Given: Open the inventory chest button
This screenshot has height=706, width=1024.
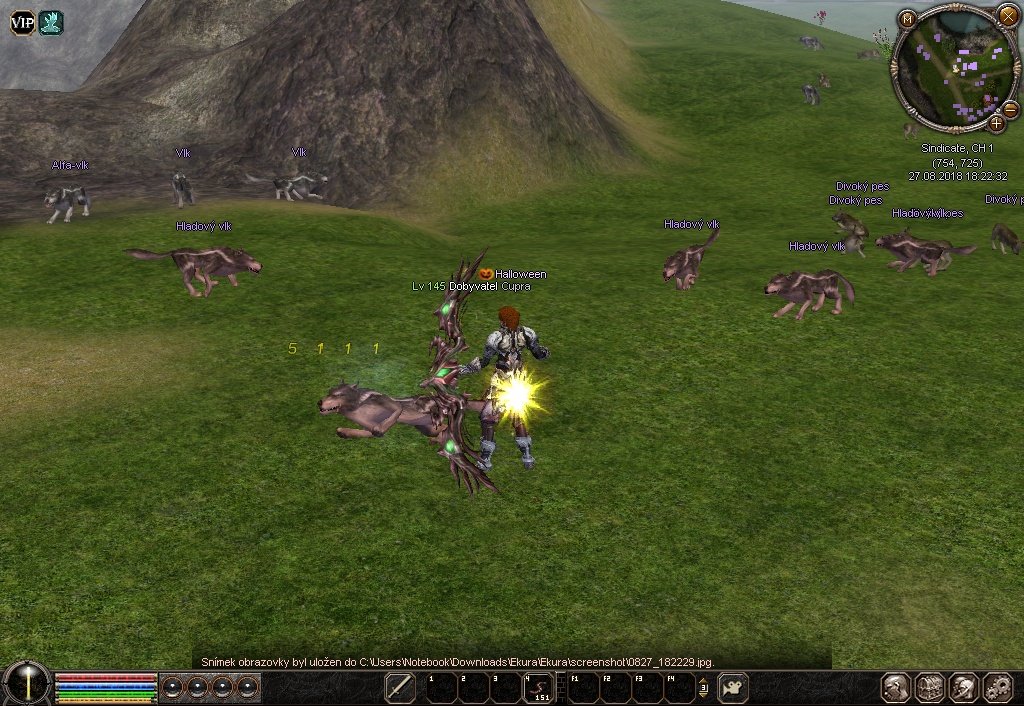Looking at the screenshot, I should 931,687.
